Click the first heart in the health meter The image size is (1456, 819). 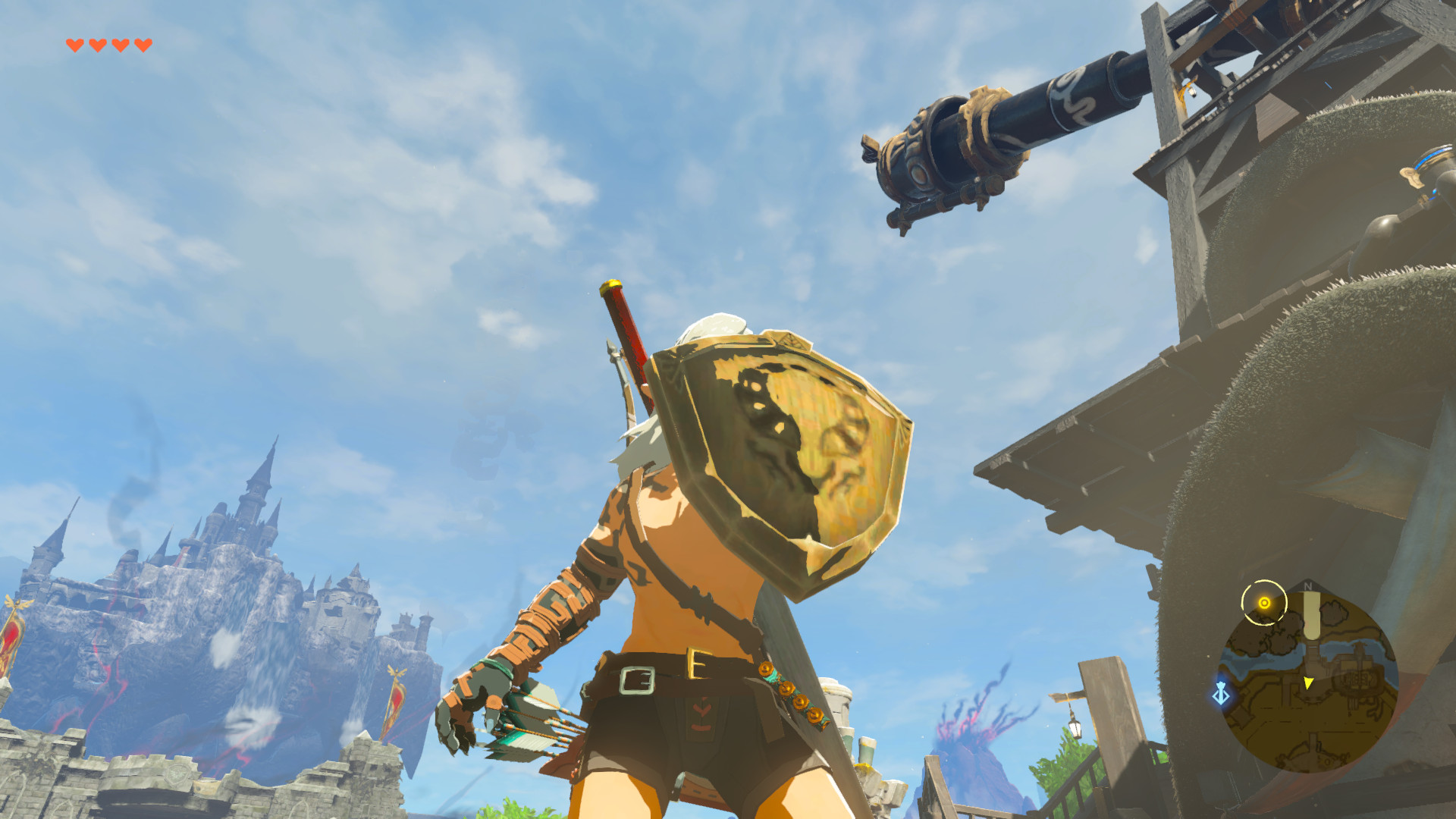(x=76, y=43)
